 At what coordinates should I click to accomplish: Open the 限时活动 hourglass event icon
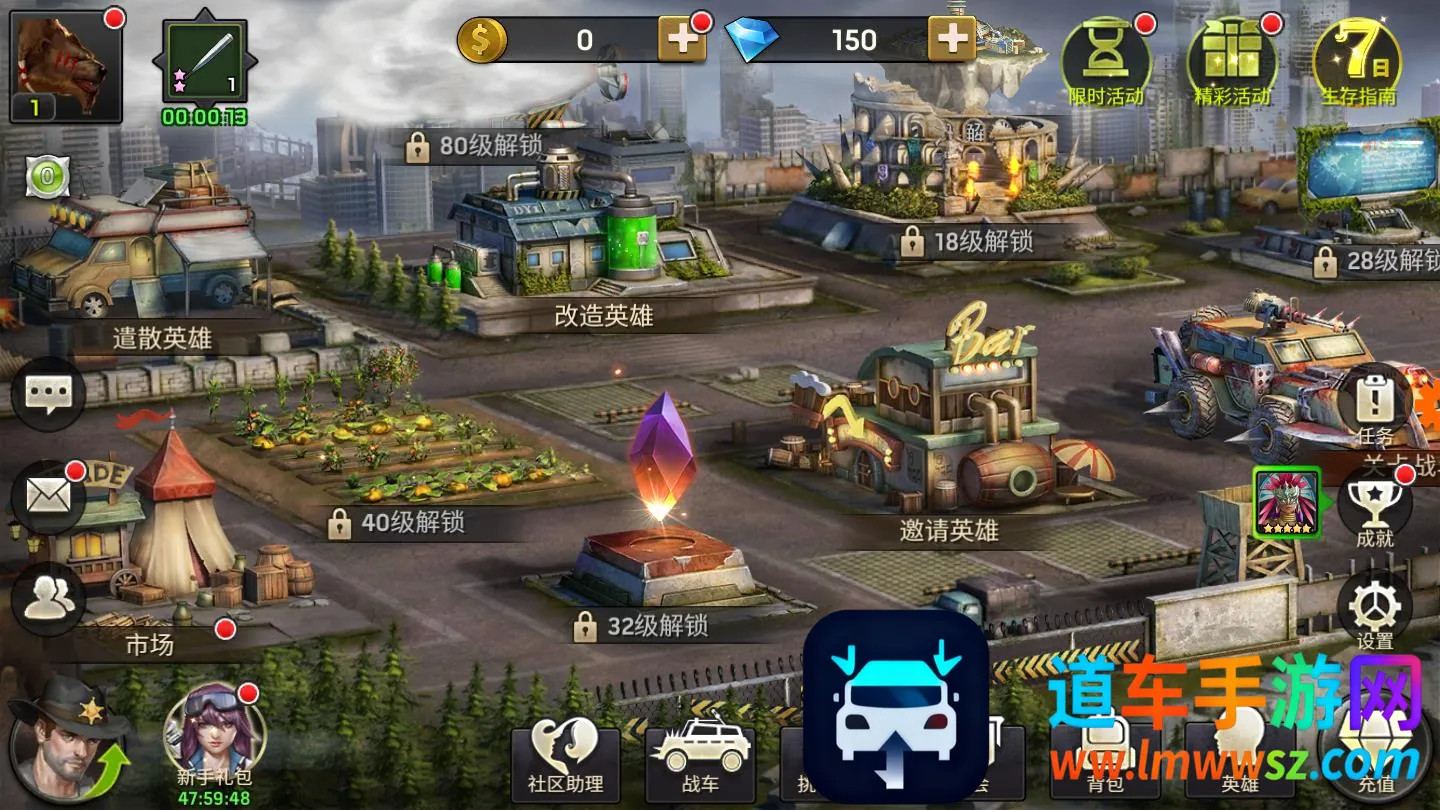(1105, 62)
